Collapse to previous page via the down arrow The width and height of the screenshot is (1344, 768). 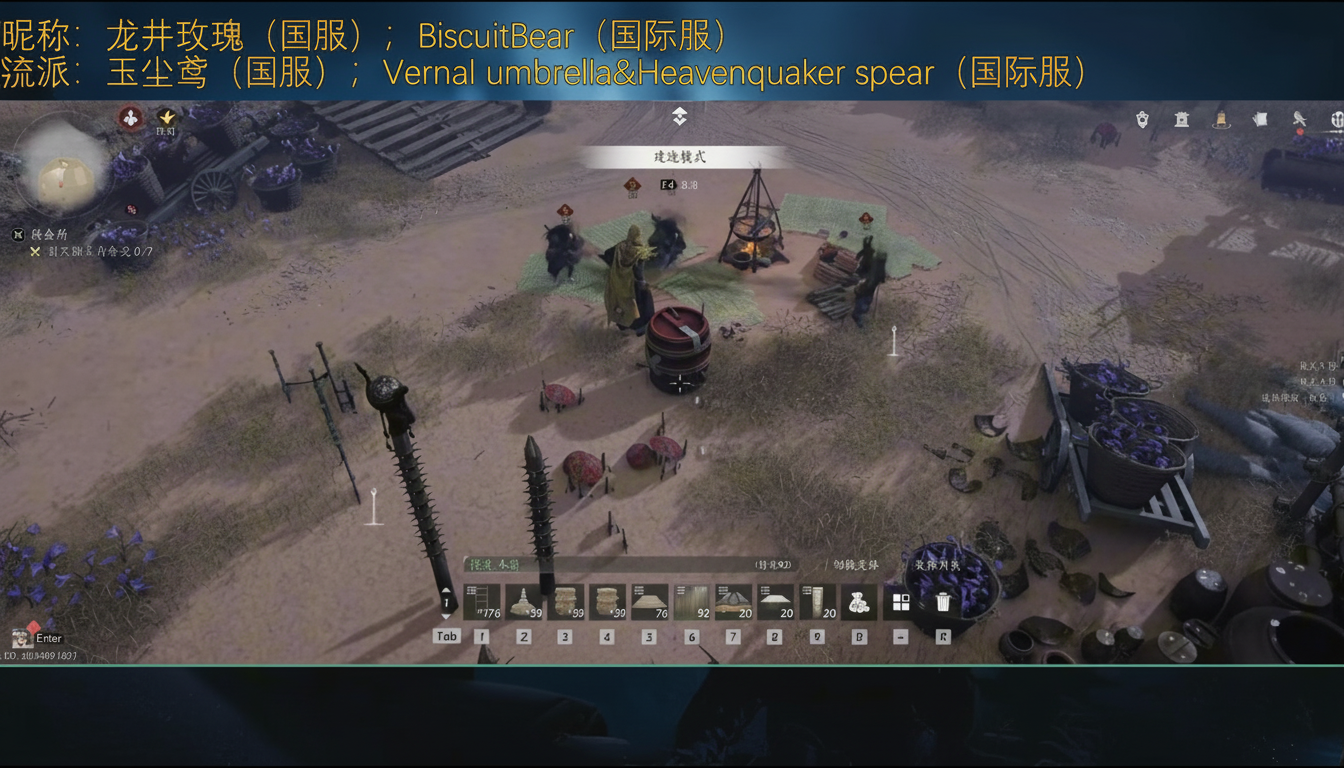(x=445, y=617)
